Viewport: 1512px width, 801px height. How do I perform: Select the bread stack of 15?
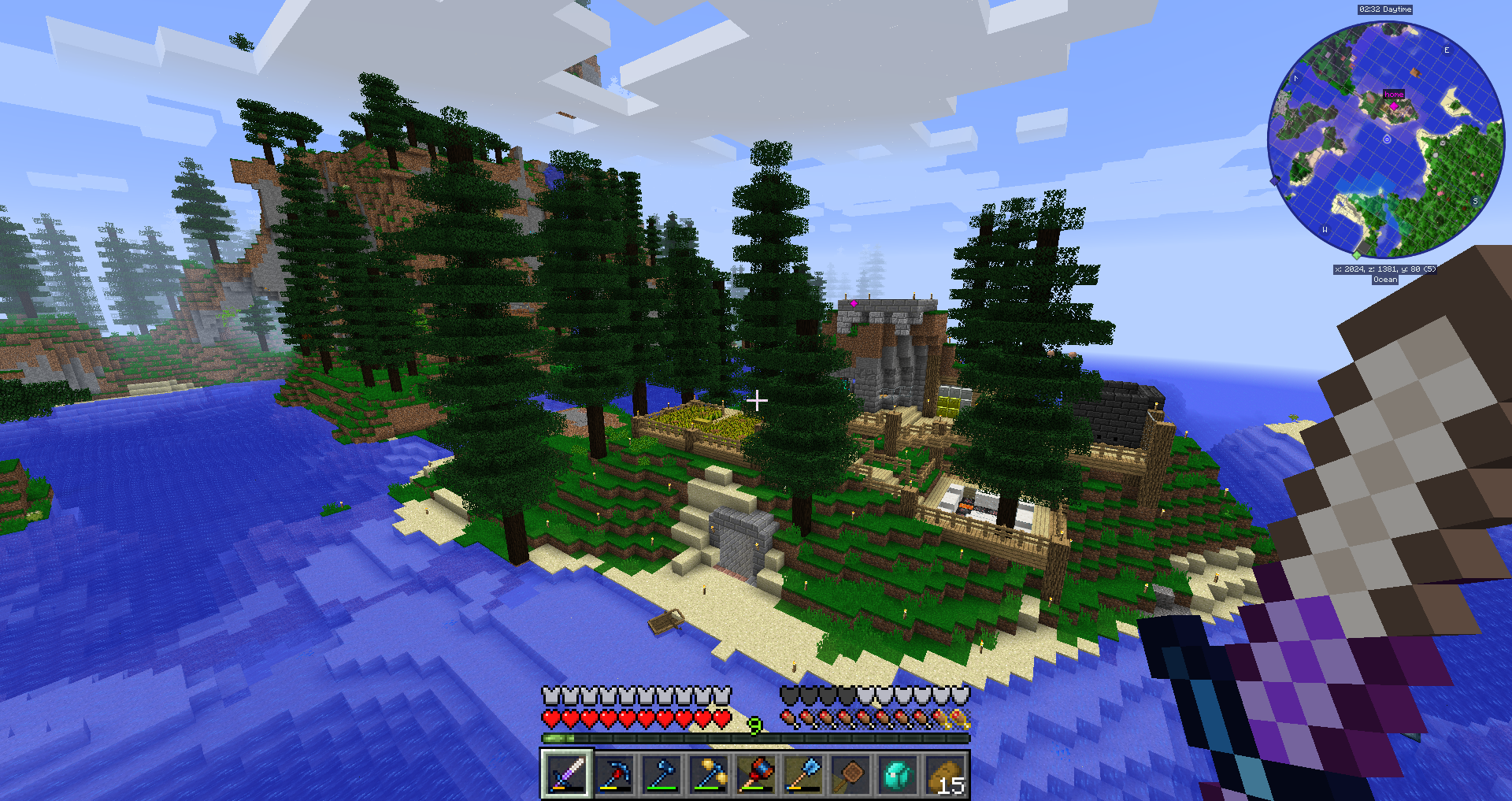[945, 773]
